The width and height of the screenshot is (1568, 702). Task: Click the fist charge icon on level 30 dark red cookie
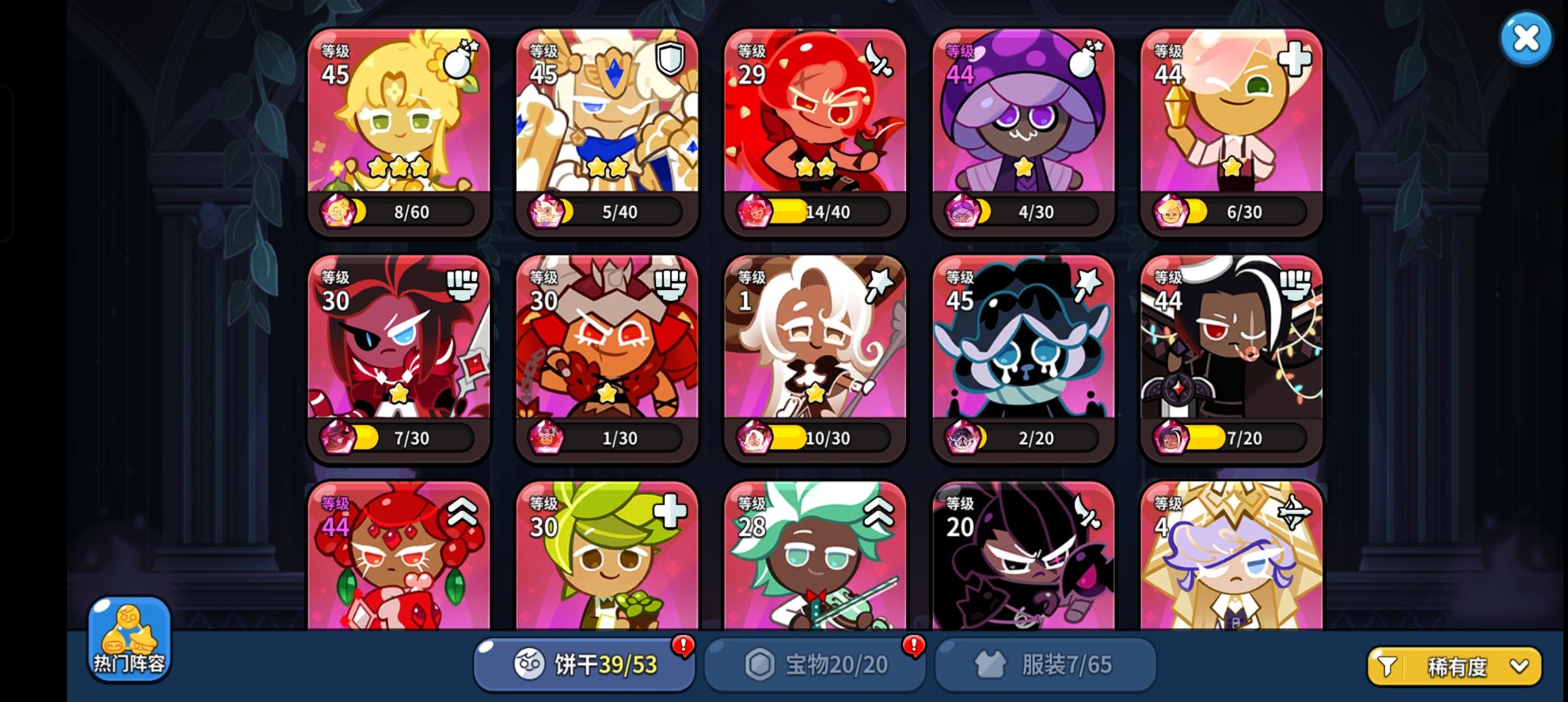click(x=463, y=286)
